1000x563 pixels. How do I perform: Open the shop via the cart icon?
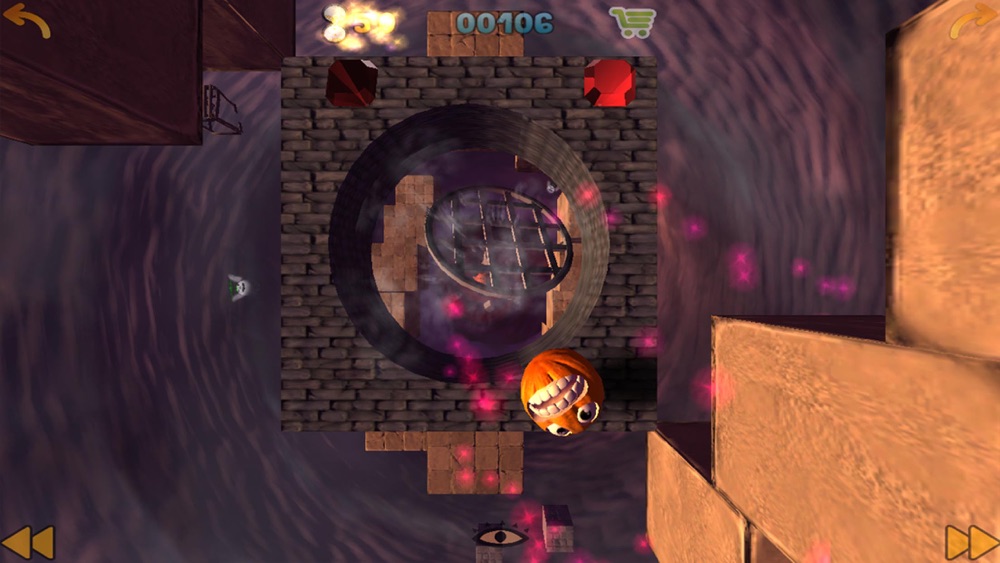click(632, 22)
